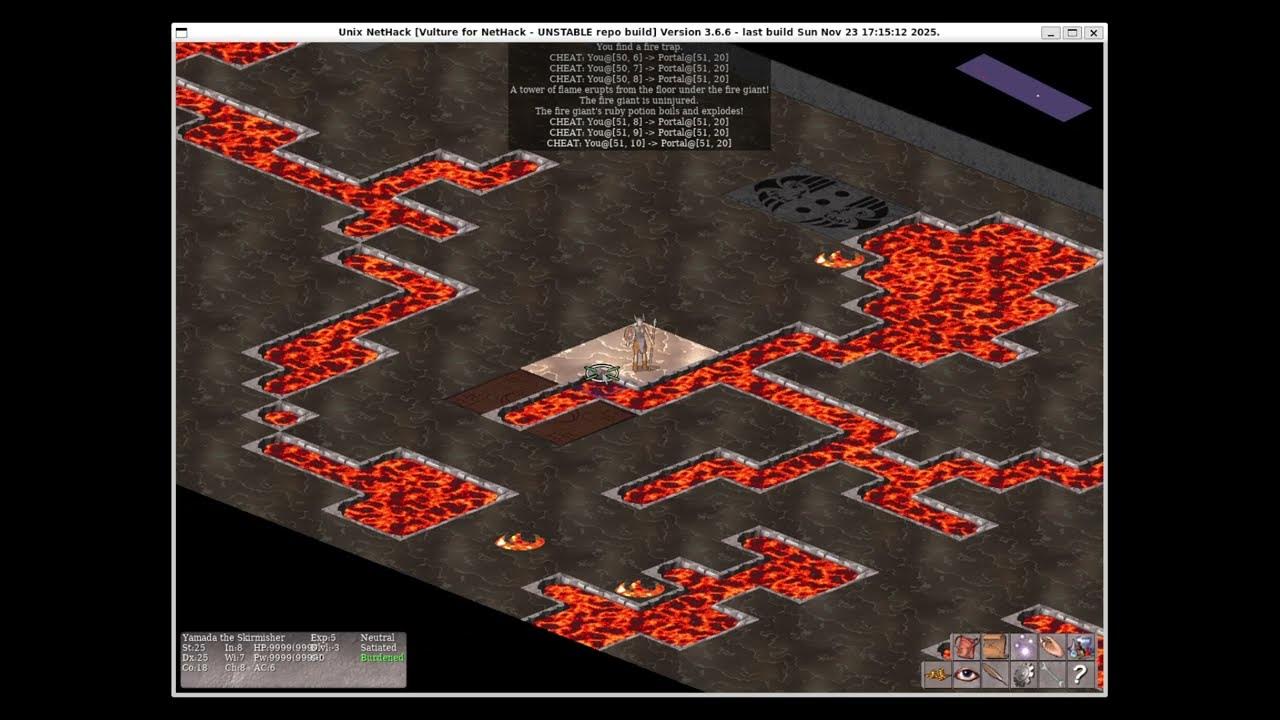Click the latest CHEAT portal message
Image resolution: width=1280 pixels, height=720 pixels.
(638, 142)
